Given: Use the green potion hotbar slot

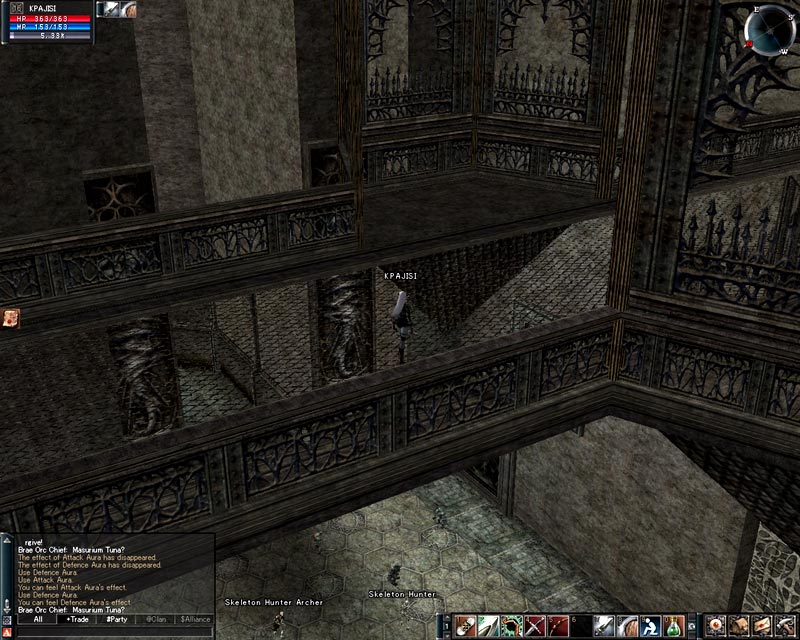Looking at the screenshot, I should tap(675, 626).
